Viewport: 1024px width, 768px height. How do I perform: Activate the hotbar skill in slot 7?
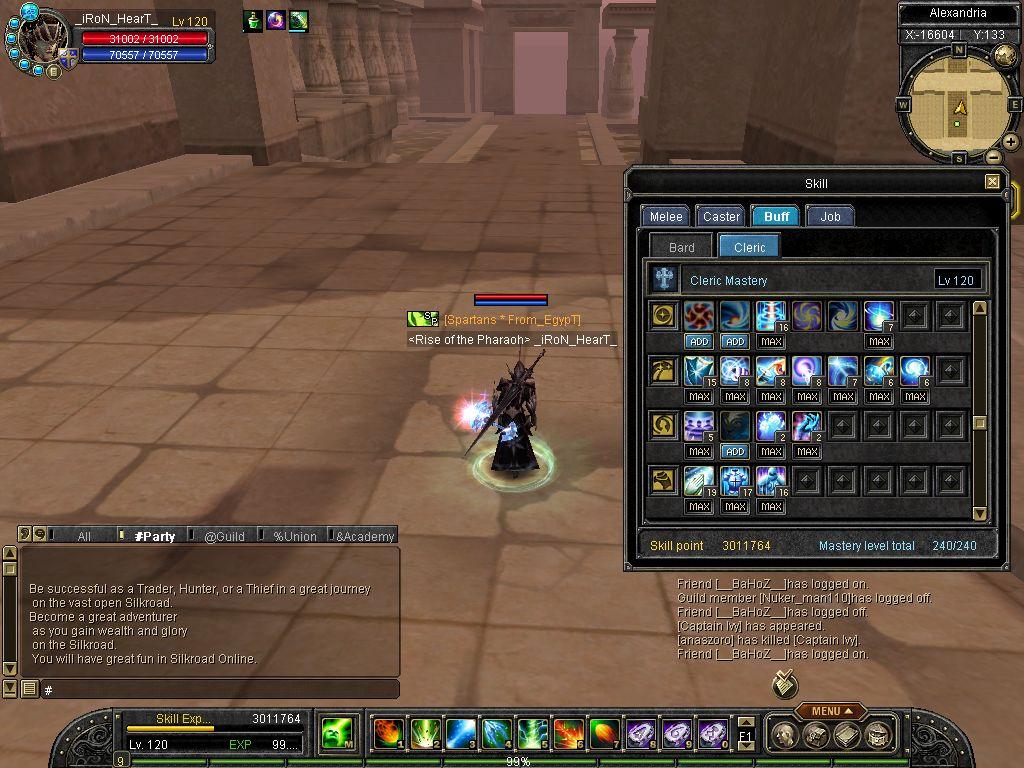click(604, 734)
